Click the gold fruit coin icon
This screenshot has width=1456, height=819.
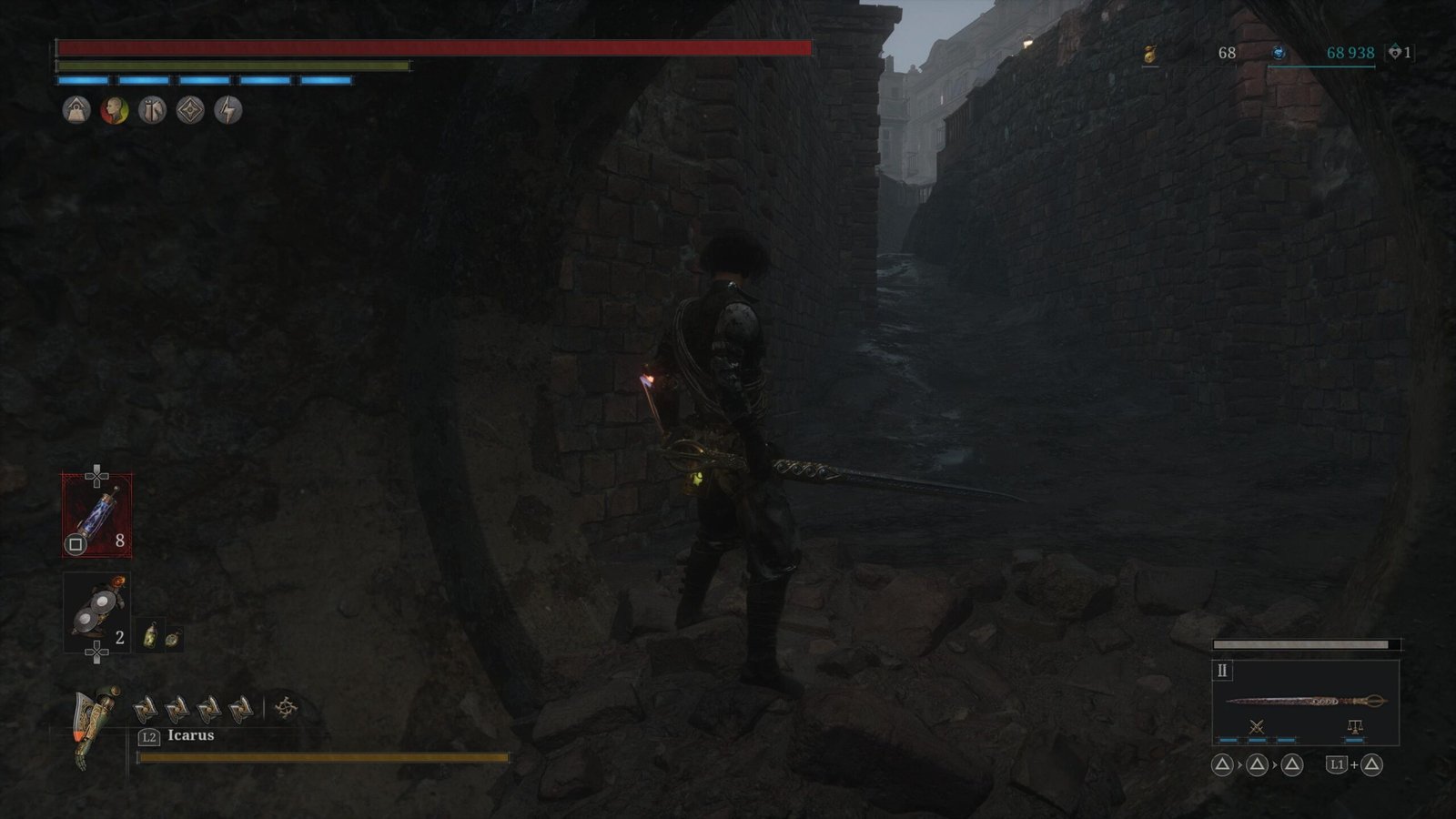coord(1150,54)
